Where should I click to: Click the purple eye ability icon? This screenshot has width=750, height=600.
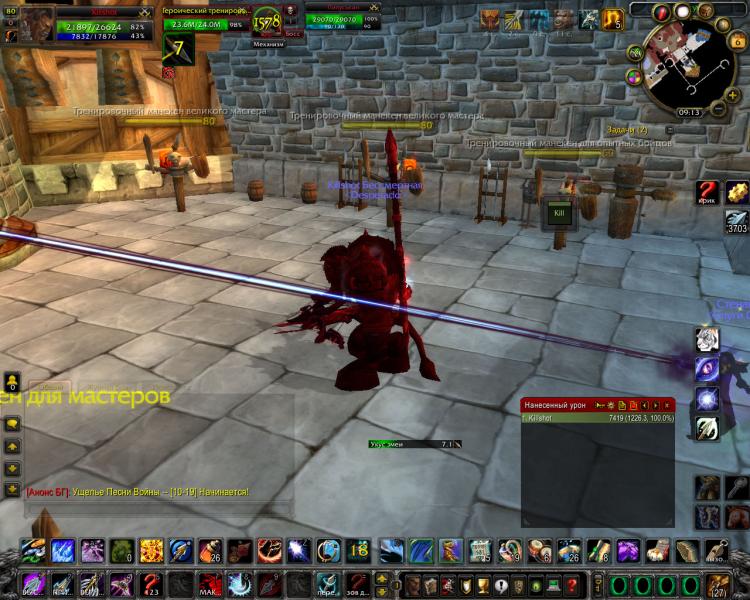[x=707, y=369]
